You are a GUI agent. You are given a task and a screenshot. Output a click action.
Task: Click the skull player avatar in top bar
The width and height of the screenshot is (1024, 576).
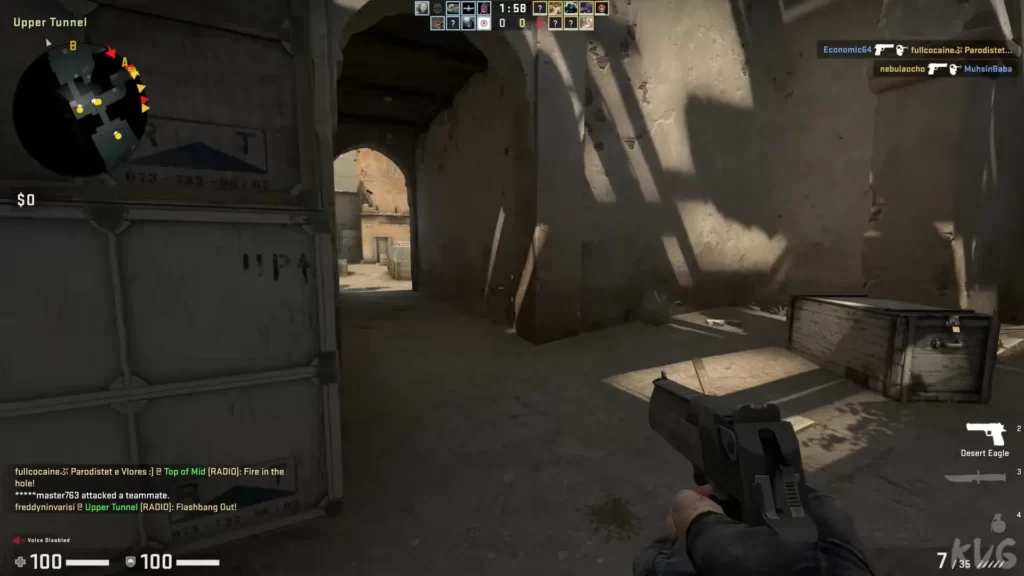pyautogui.click(x=438, y=8)
